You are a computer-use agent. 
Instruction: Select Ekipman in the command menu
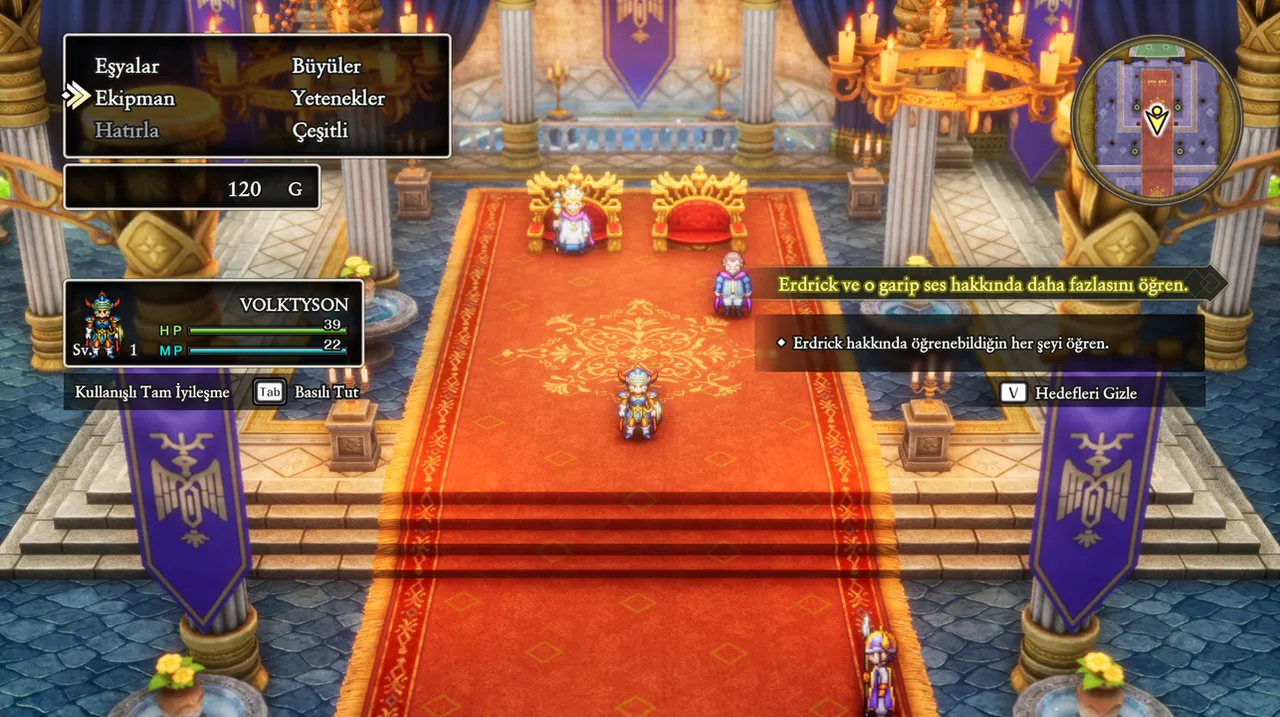[x=134, y=99]
